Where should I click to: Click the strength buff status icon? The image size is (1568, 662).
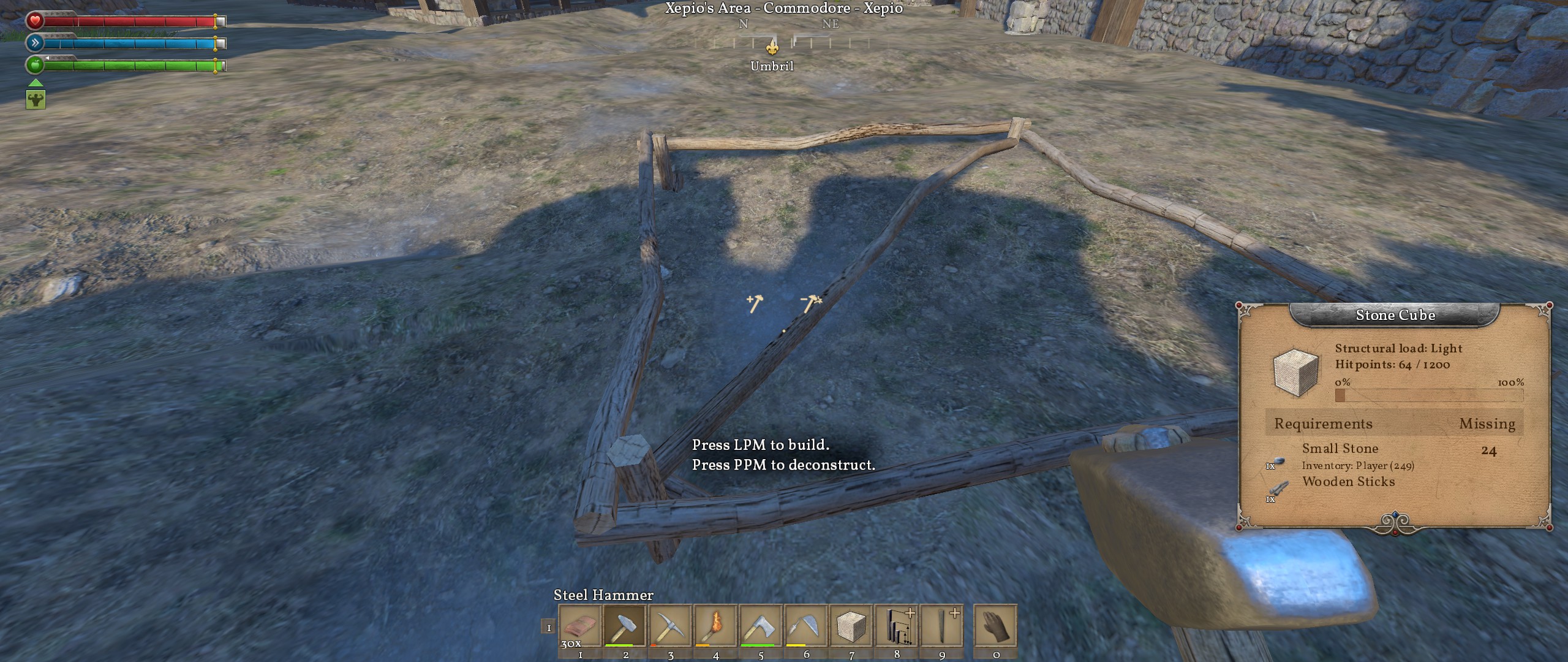click(x=36, y=99)
